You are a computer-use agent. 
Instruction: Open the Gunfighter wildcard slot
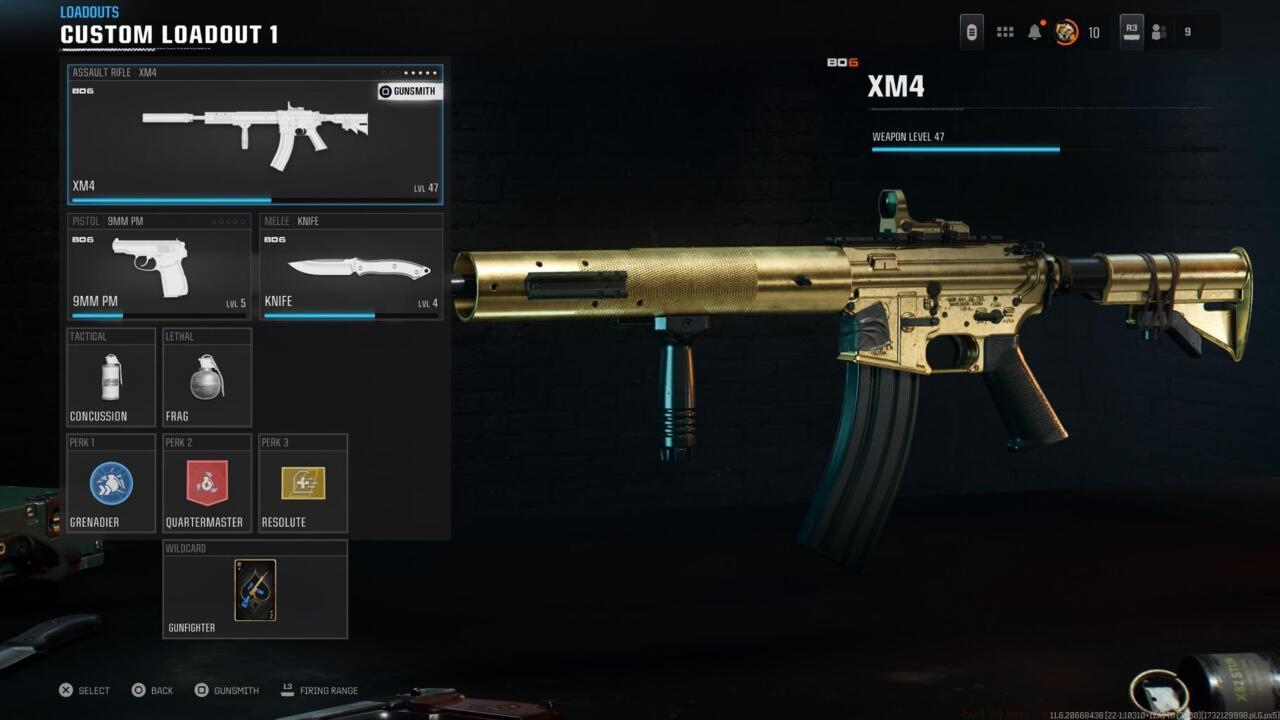tap(255, 589)
